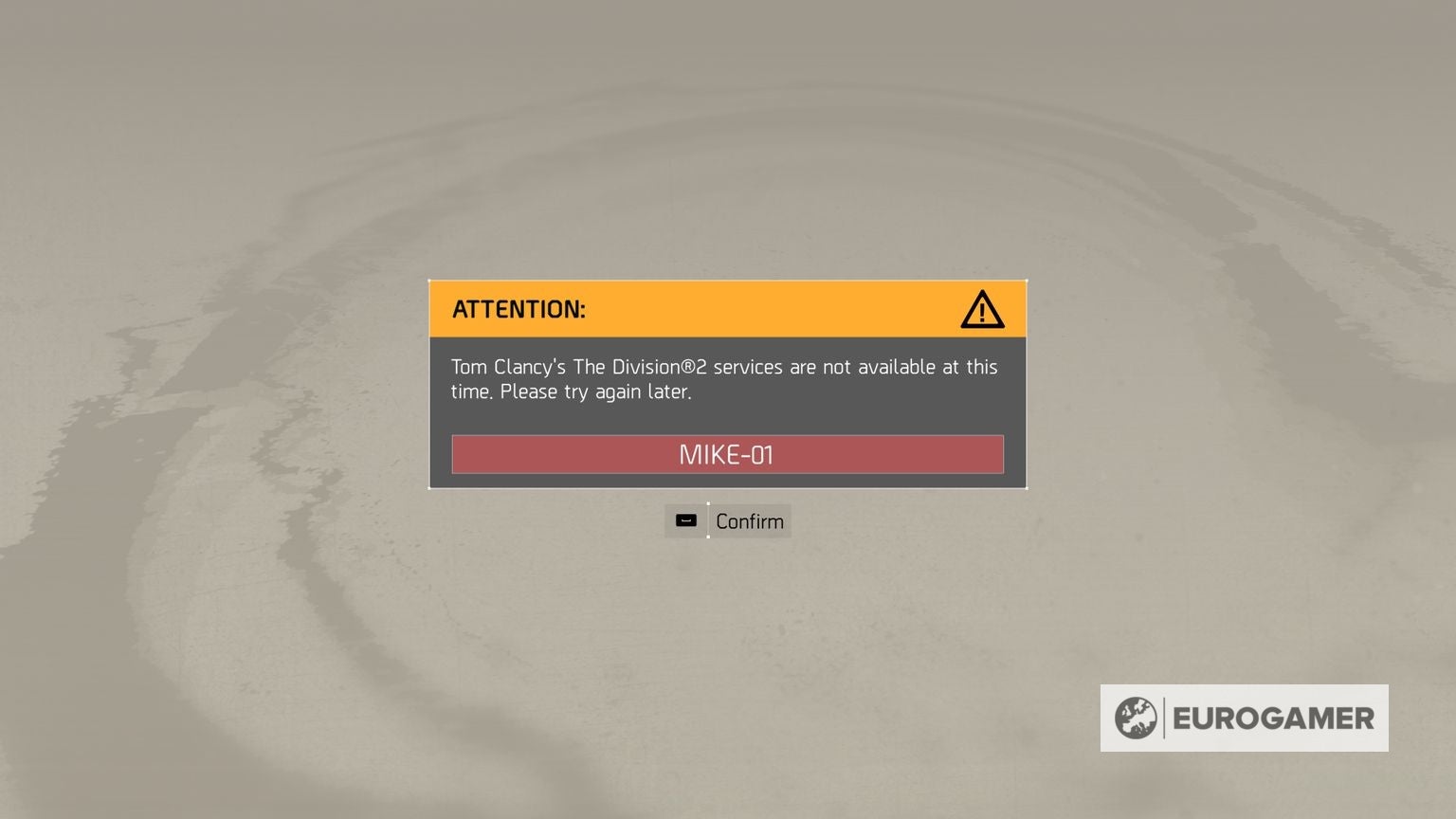This screenshot has width=1456, height=819.
Task: Select the red MIKE-01 banner
Action: pos(727,454)
